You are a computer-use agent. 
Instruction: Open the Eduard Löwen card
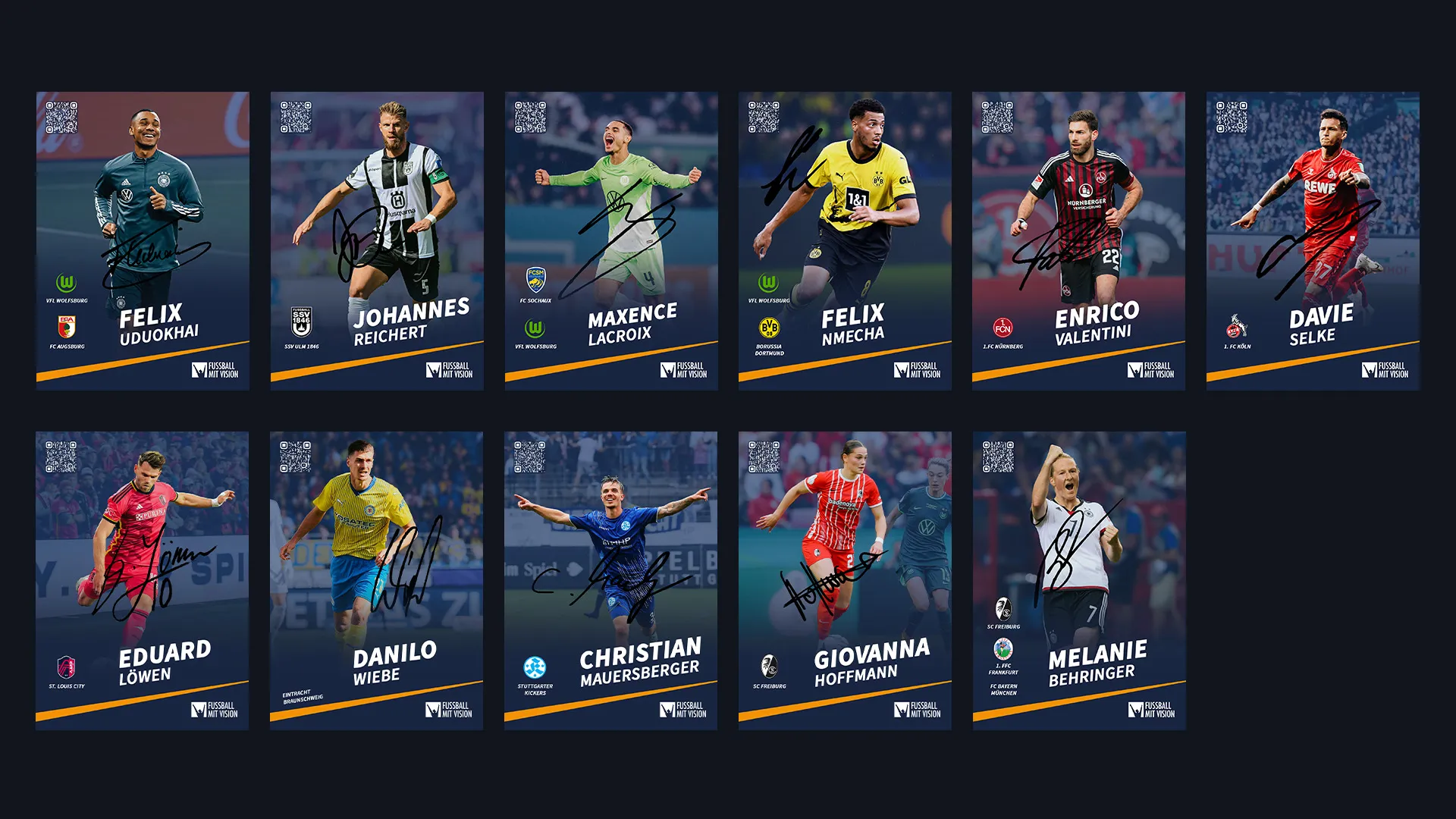[x=142, y=581]
